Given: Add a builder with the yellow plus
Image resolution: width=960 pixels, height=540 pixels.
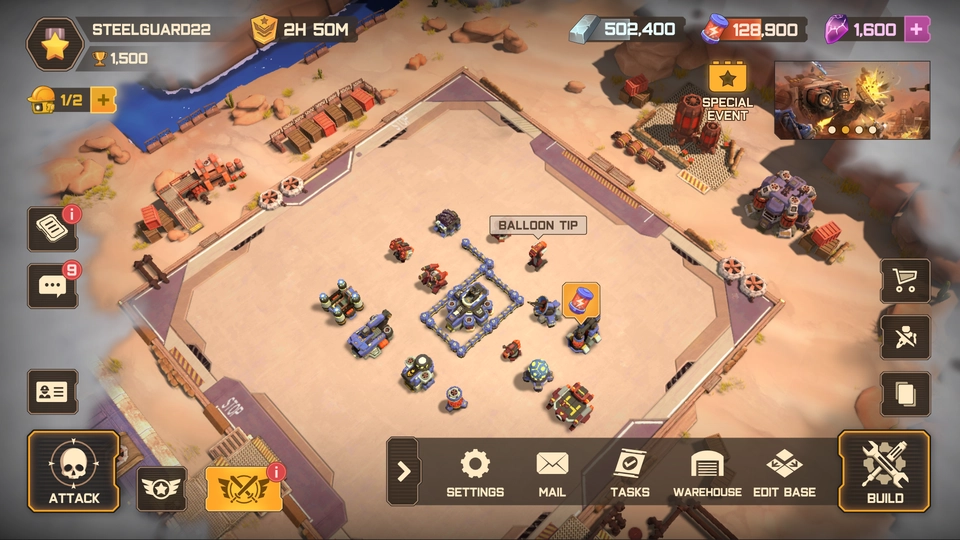Looking at the screenshot, I should click(x=103, y=99).
